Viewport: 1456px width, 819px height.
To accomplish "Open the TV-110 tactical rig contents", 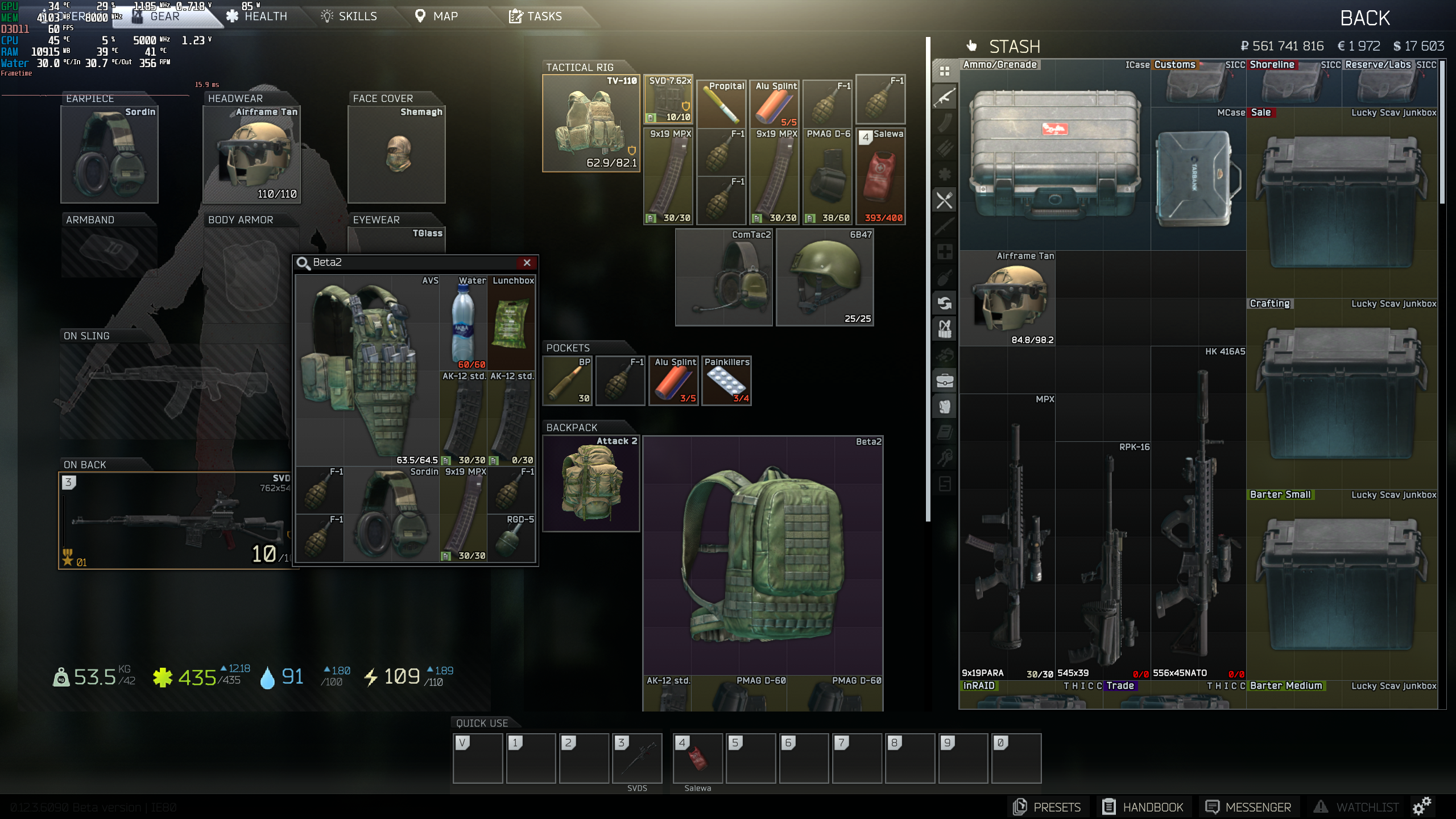I will click(x=591, y=122).
